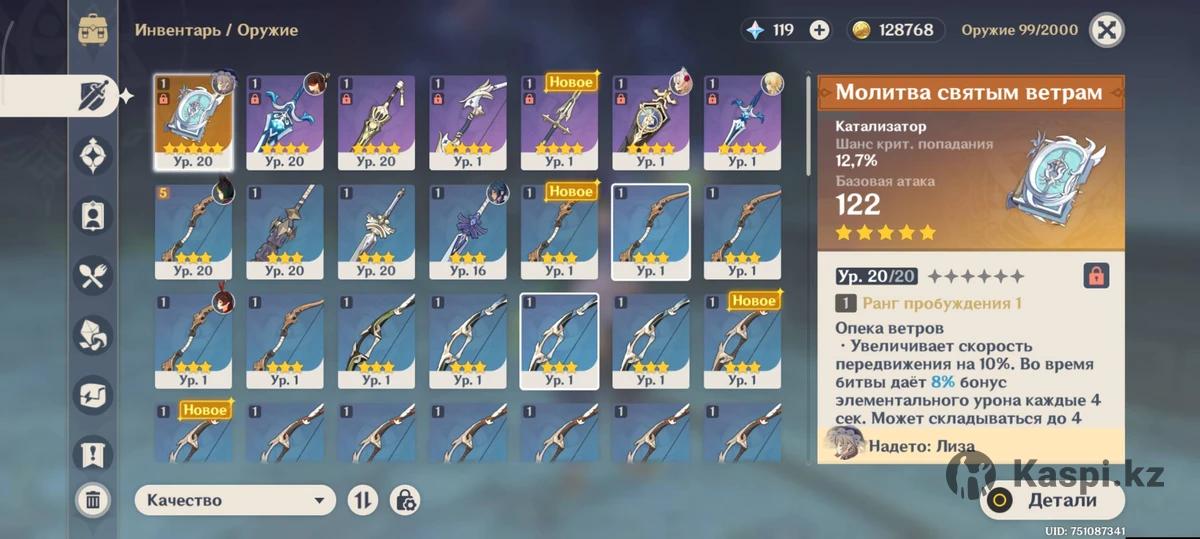Select the five-star catalyst Молитва святым ветрам
The height and width of the screenshot is (539, 1200).
(x=193, y=120)
